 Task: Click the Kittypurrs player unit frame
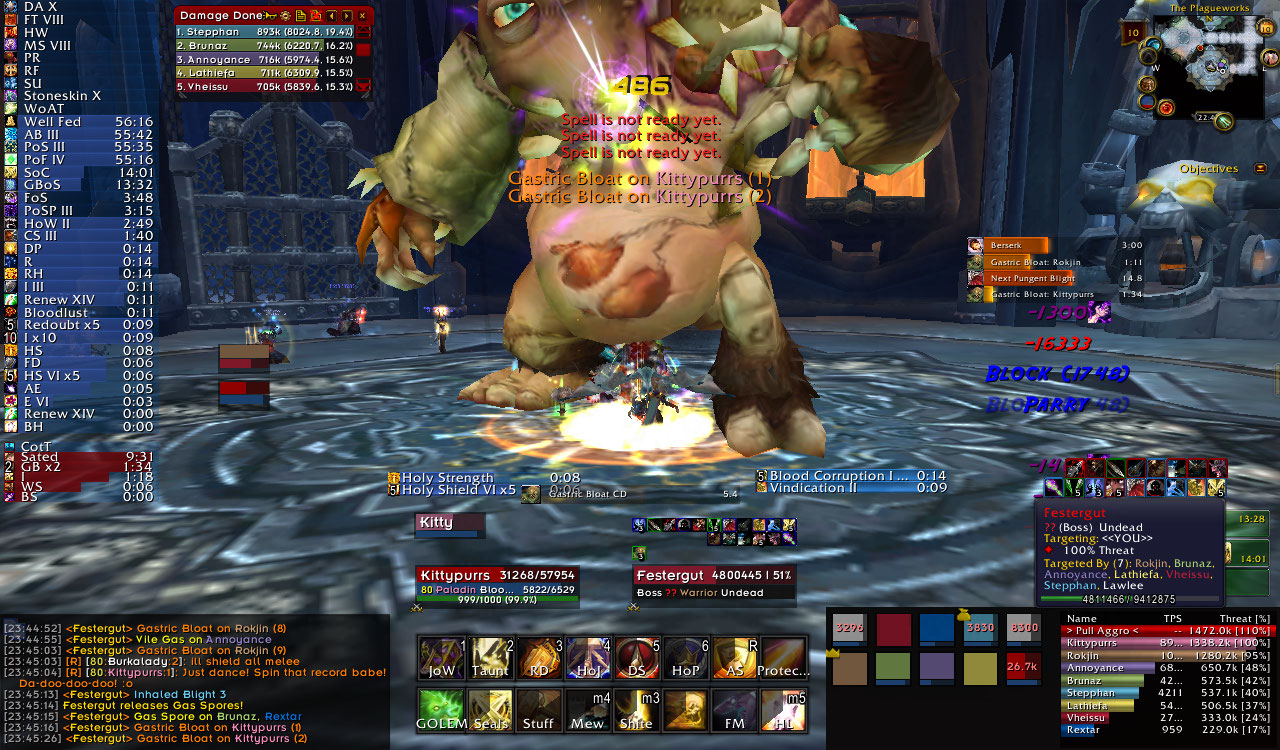pos(497,583)
